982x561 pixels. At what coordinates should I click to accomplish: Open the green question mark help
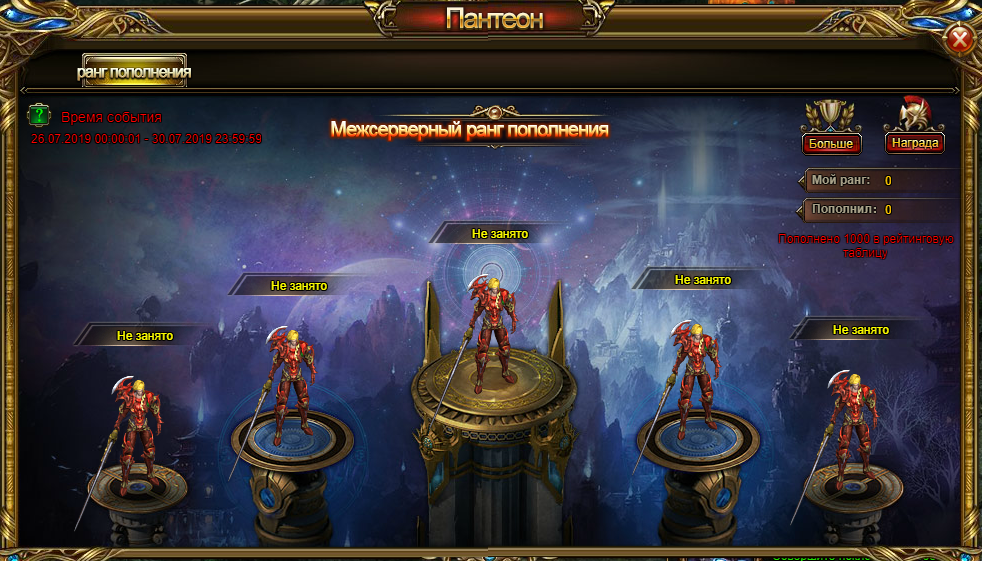[x=39, y=114]
